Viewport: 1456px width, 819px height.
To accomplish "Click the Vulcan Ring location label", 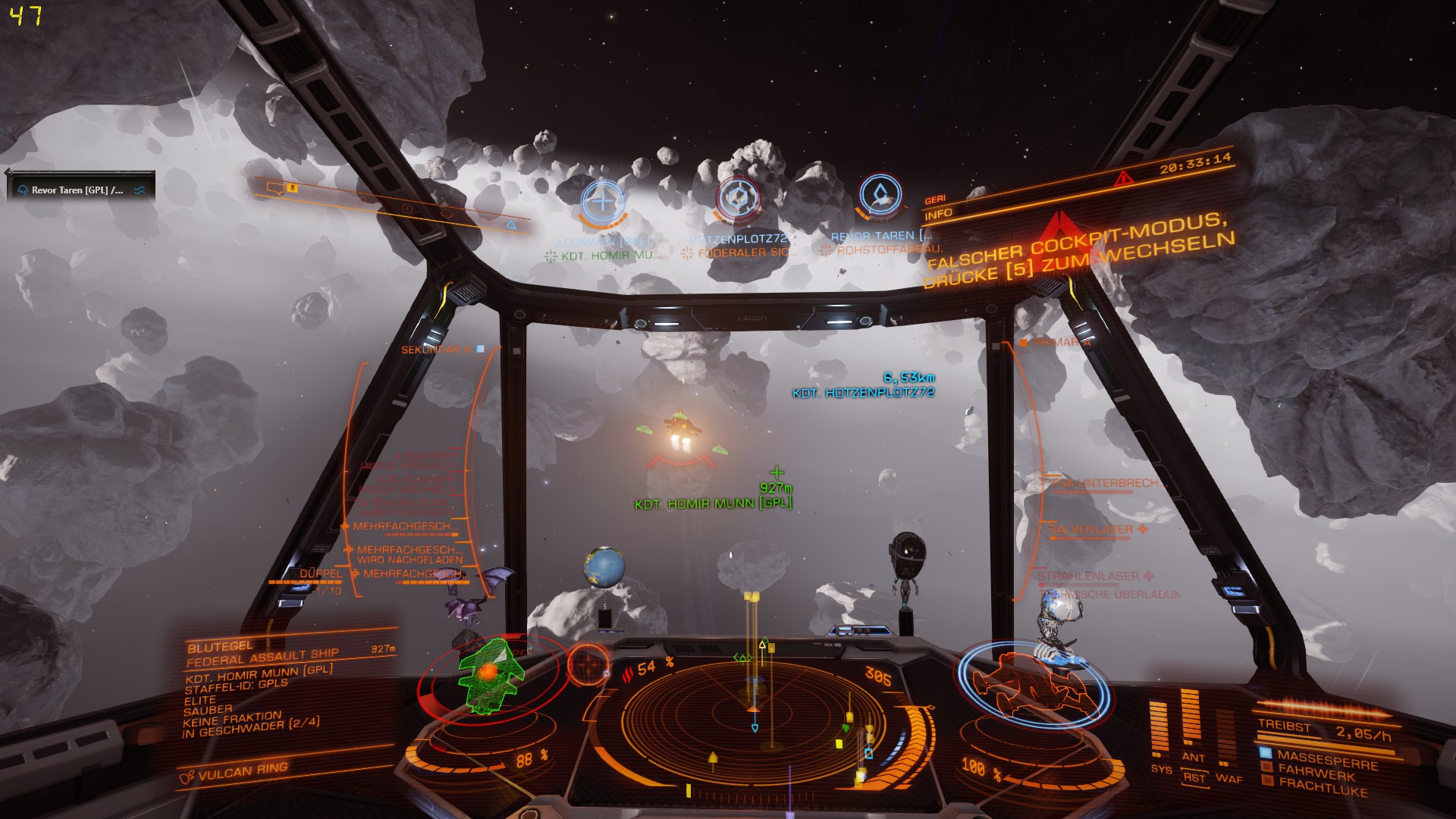I will tap(243, 771).
